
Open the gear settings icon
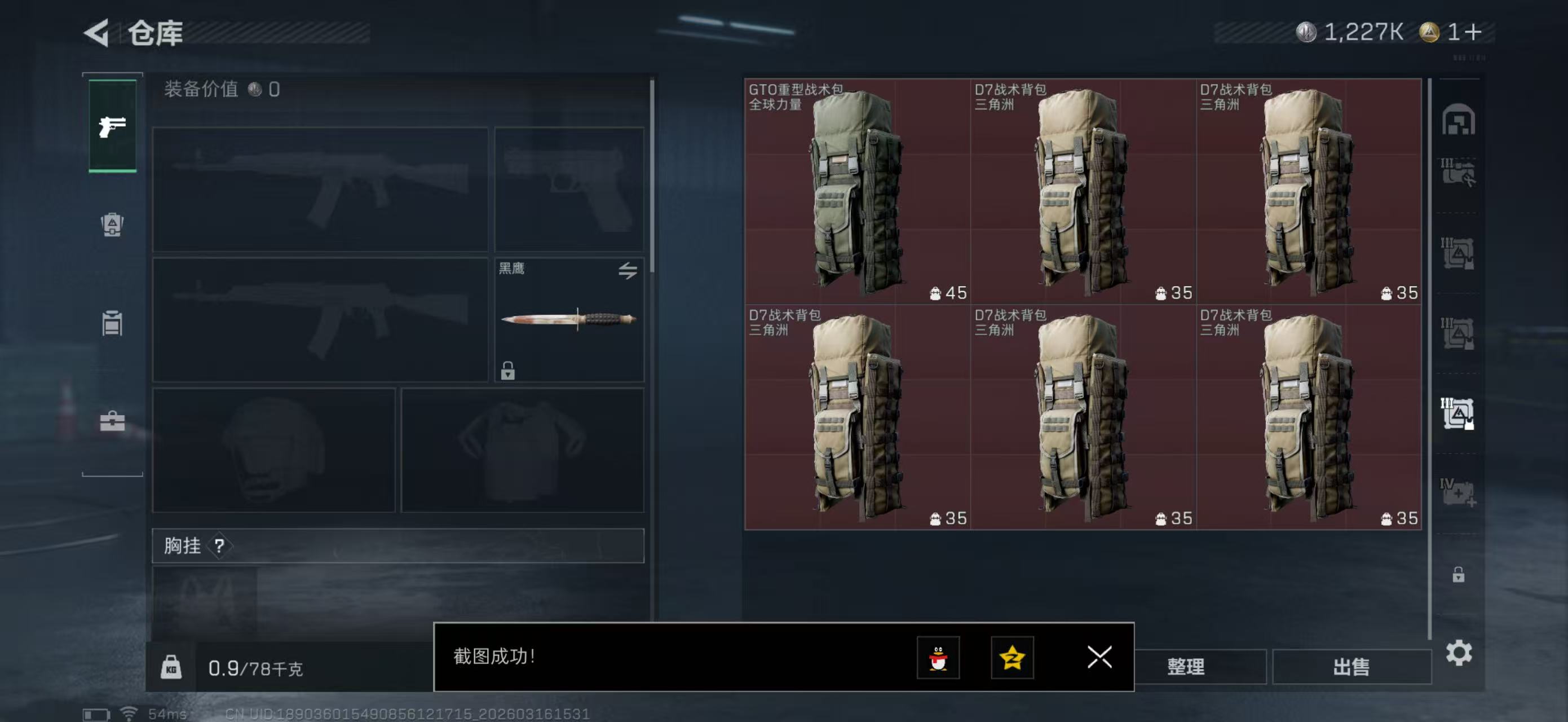point(1459,653)
